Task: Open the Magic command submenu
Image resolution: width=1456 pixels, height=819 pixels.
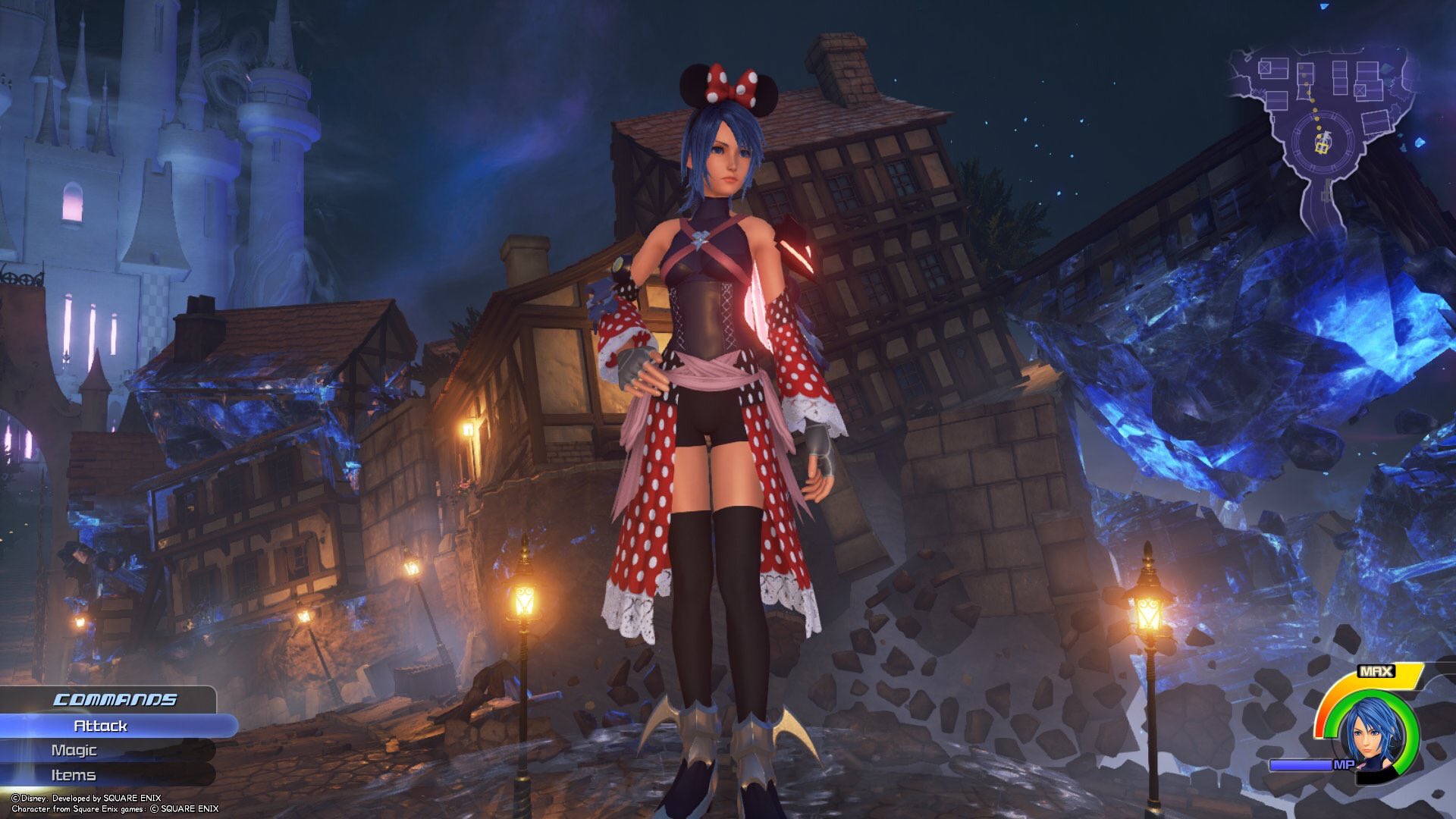Action: (76, 750)
